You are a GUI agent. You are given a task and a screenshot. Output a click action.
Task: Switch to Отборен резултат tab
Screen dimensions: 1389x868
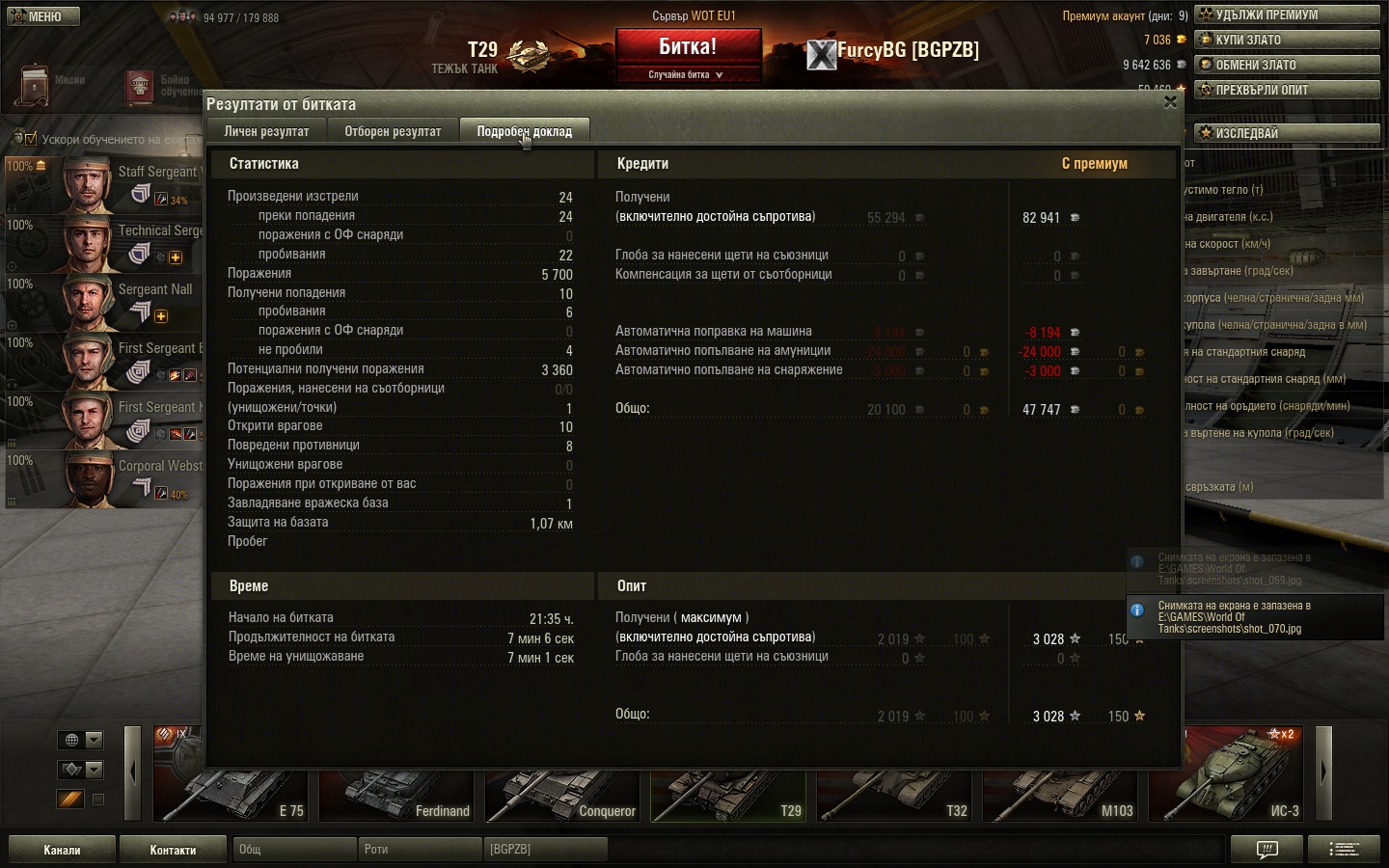coord(393,131)
